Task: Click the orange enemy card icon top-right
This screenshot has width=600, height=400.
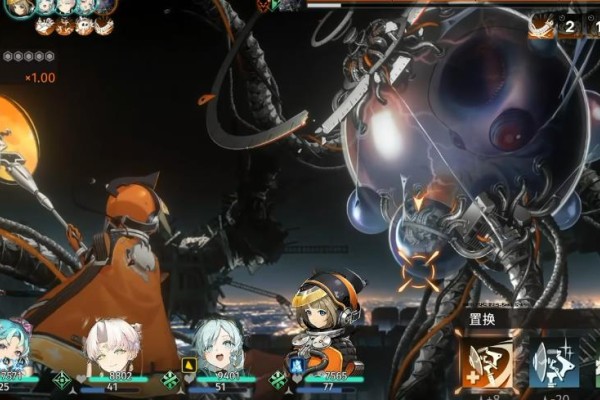Action: [541, 26]
